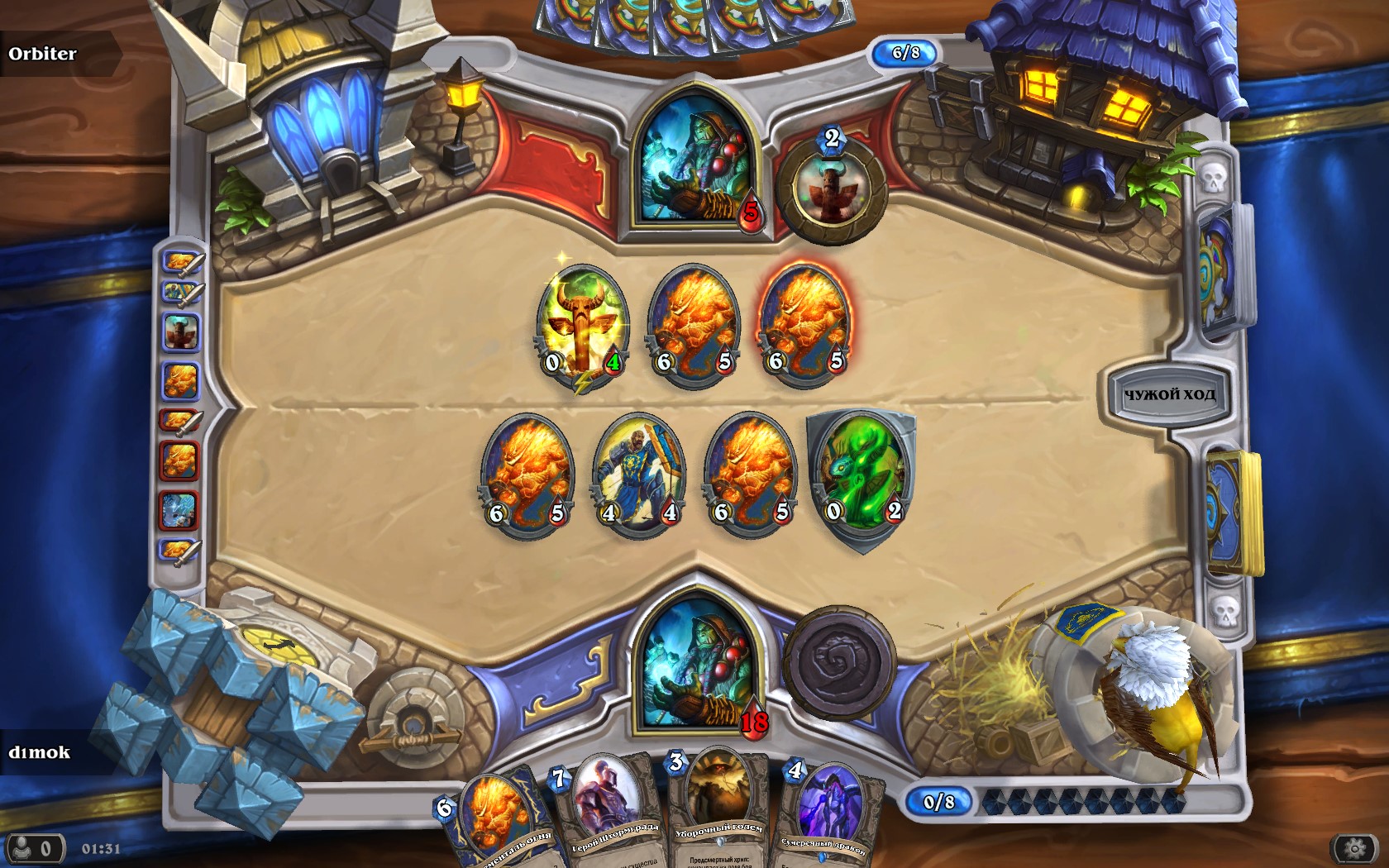Click your own hero portrait with 18 health

[x=696, y=670]
